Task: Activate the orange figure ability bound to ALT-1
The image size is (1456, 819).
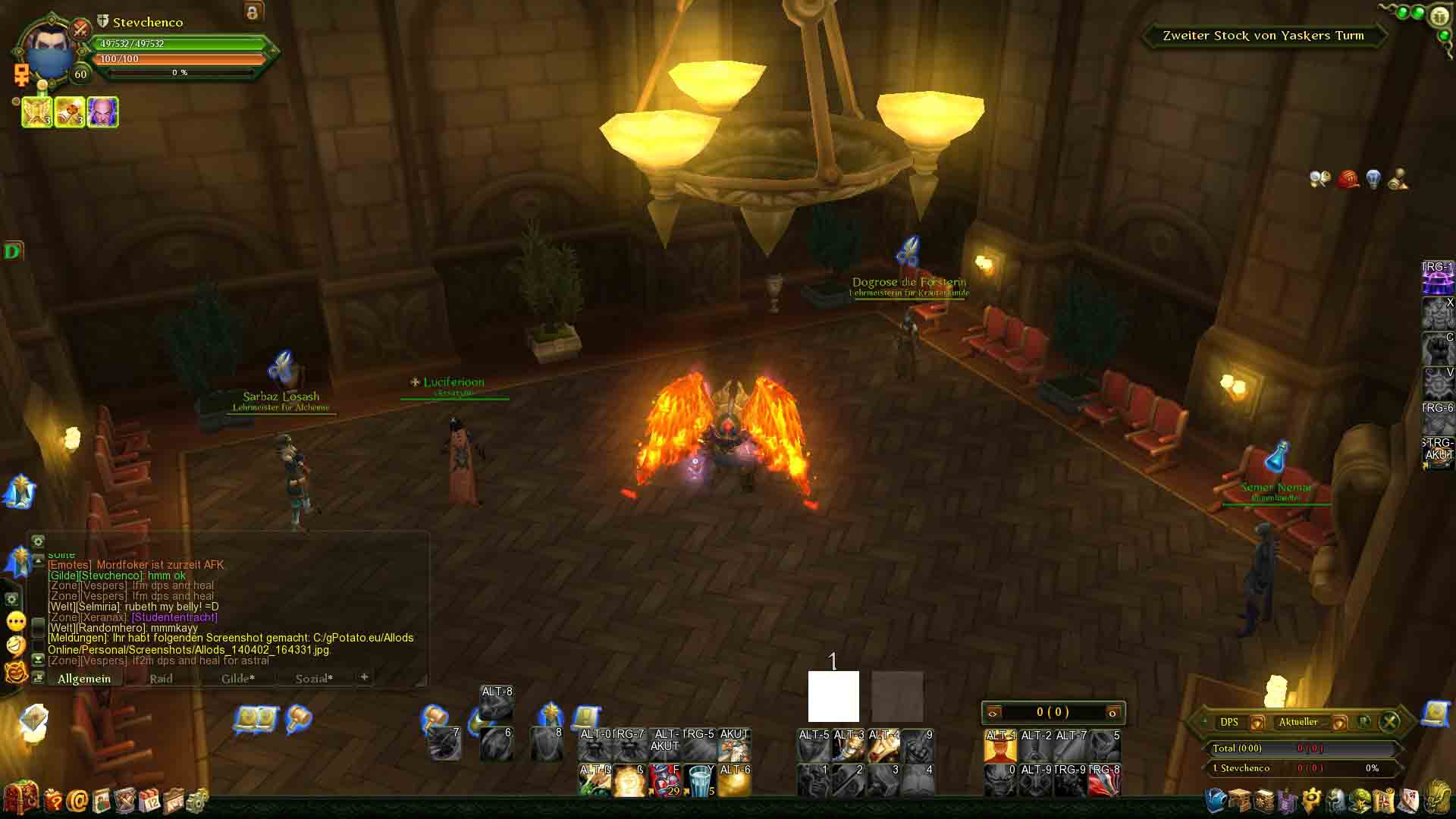Action: click(x=999, y=746)
